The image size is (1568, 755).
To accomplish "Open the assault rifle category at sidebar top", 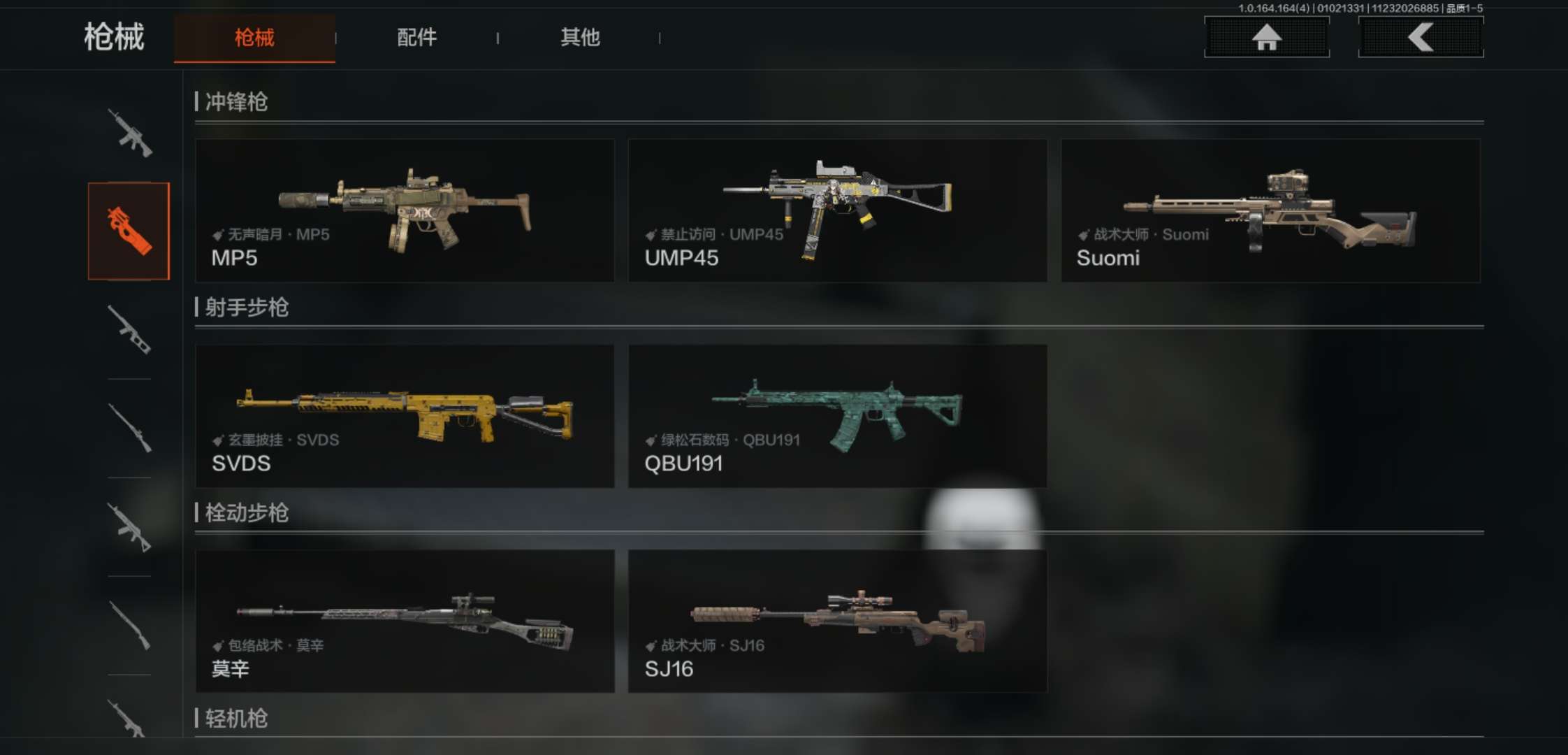I will [129, 133].
